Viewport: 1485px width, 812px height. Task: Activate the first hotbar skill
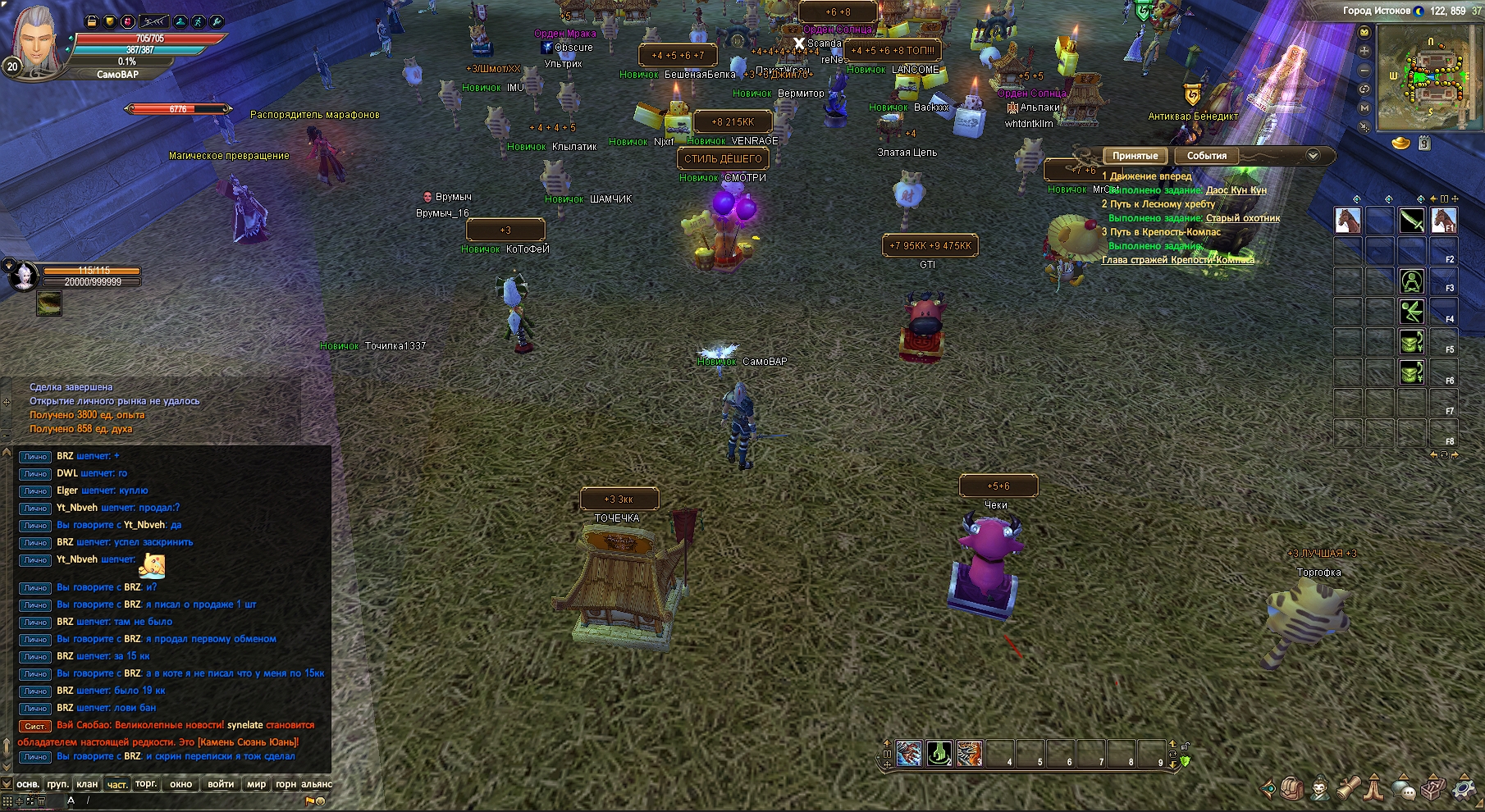click(x=908, y=753)
